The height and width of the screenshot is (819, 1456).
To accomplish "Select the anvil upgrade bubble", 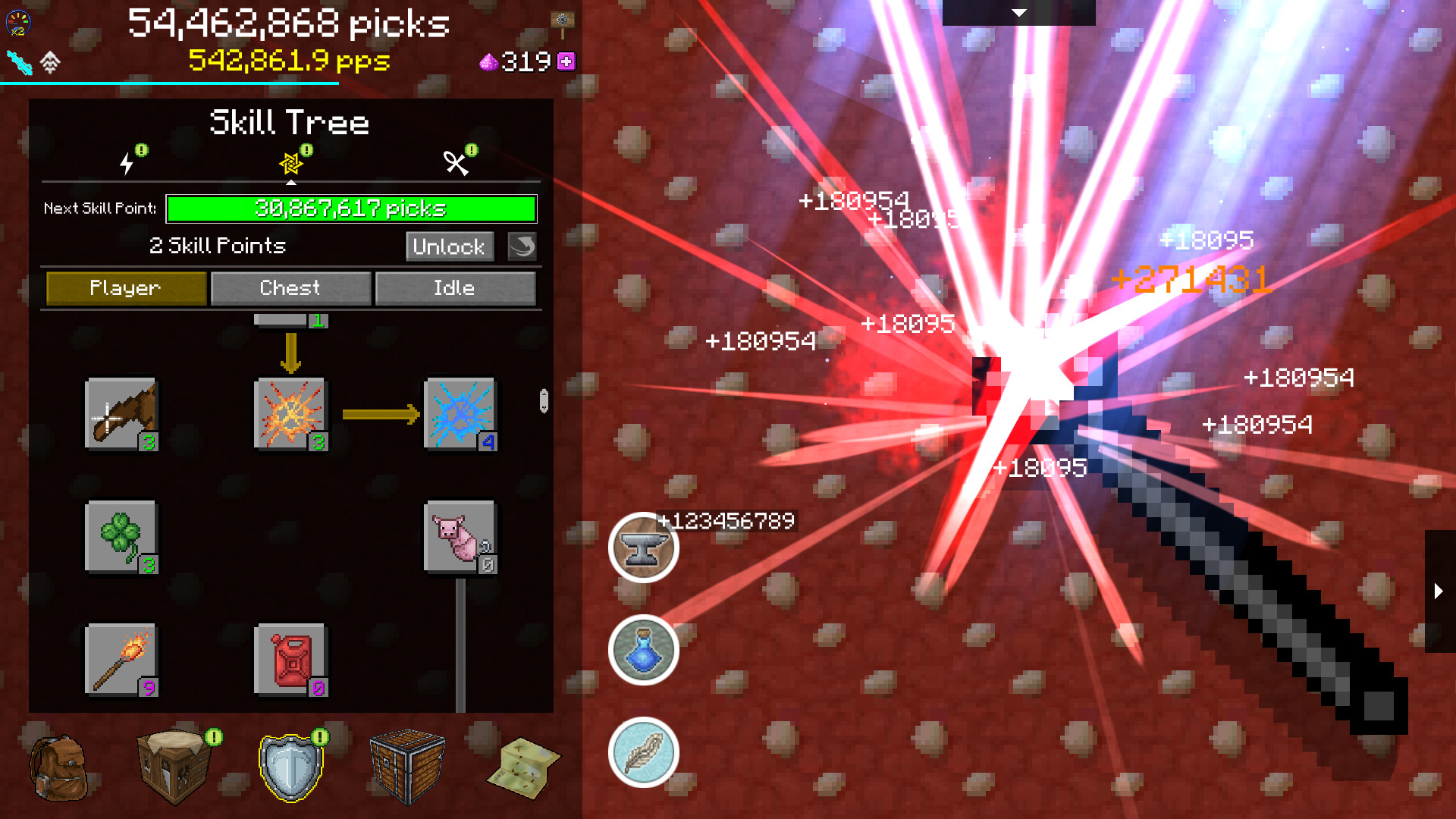I will [x=643, y=548].
